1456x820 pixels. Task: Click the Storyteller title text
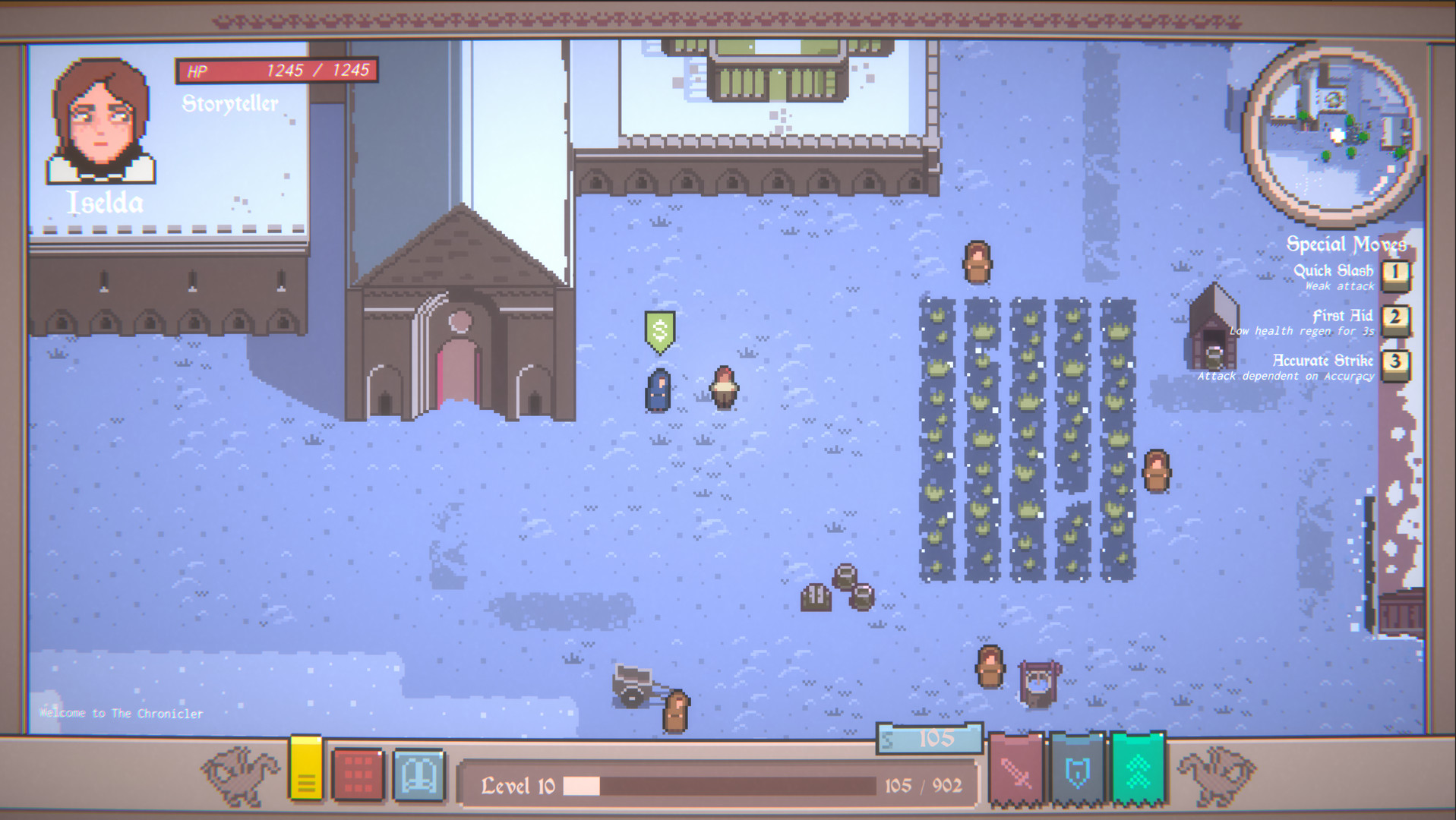tap(229, 103)
